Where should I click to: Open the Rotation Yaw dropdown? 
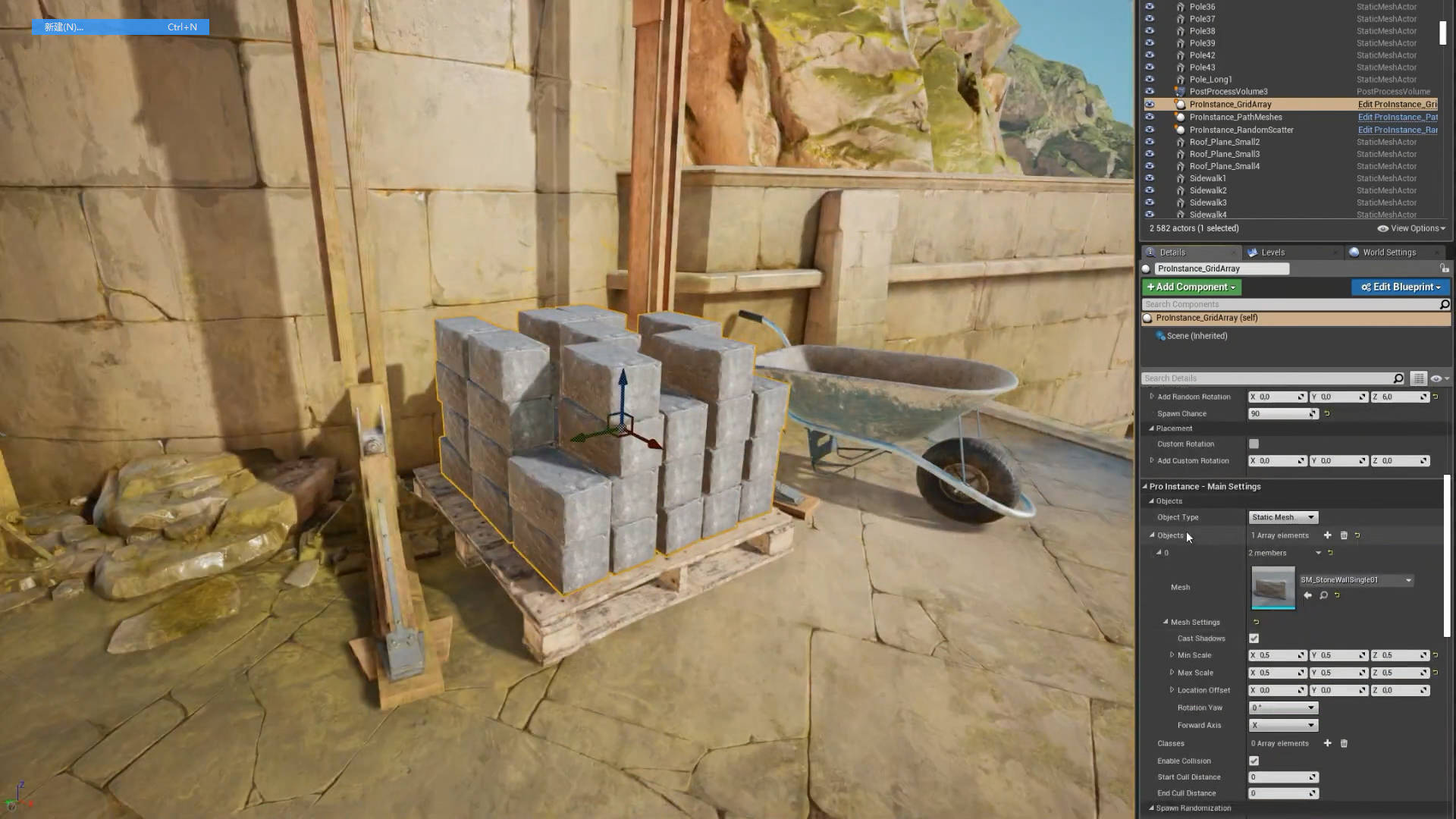1283,708
